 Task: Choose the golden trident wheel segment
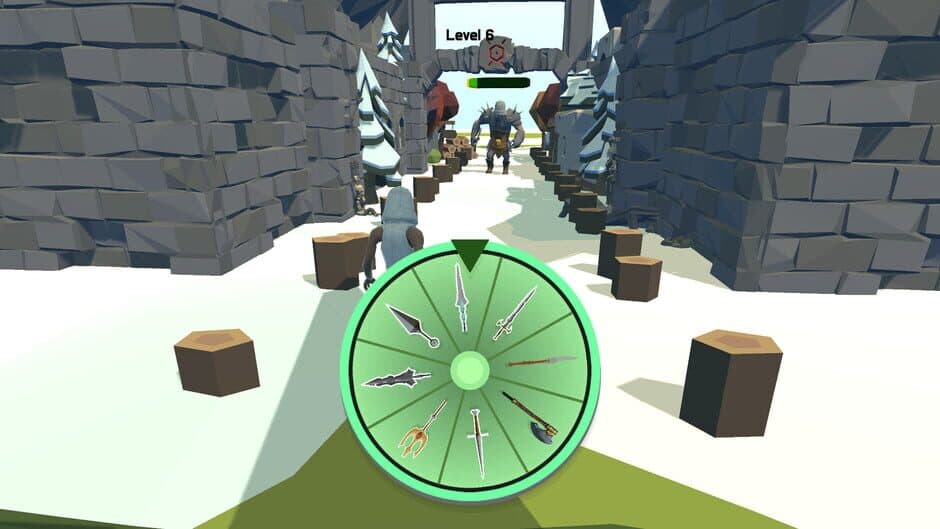coord(422,427)
